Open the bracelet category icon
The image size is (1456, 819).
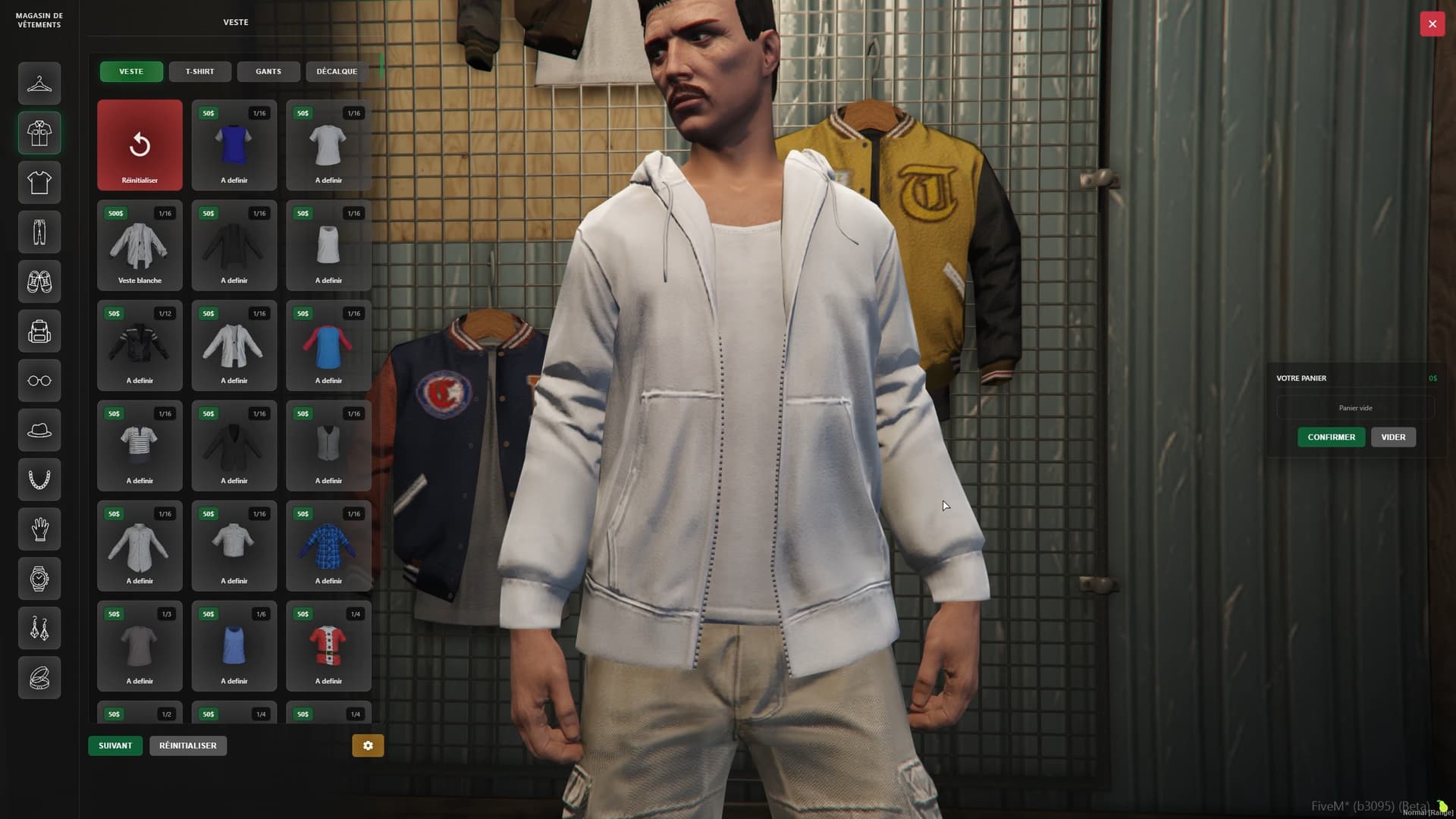(39, 677)
